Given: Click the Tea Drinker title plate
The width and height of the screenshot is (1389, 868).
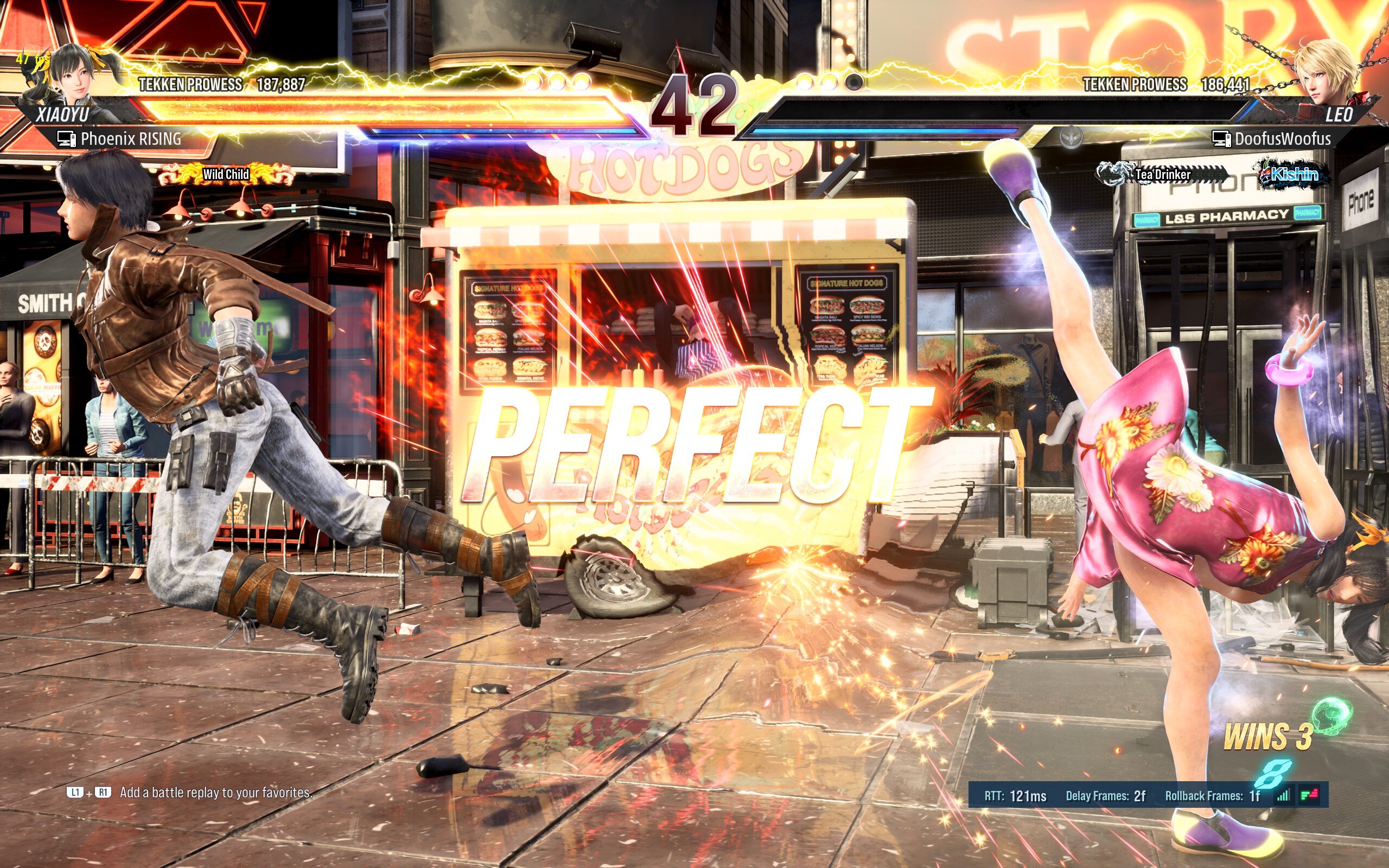Looking at the screenshot, I should (x=1162, y=174).
